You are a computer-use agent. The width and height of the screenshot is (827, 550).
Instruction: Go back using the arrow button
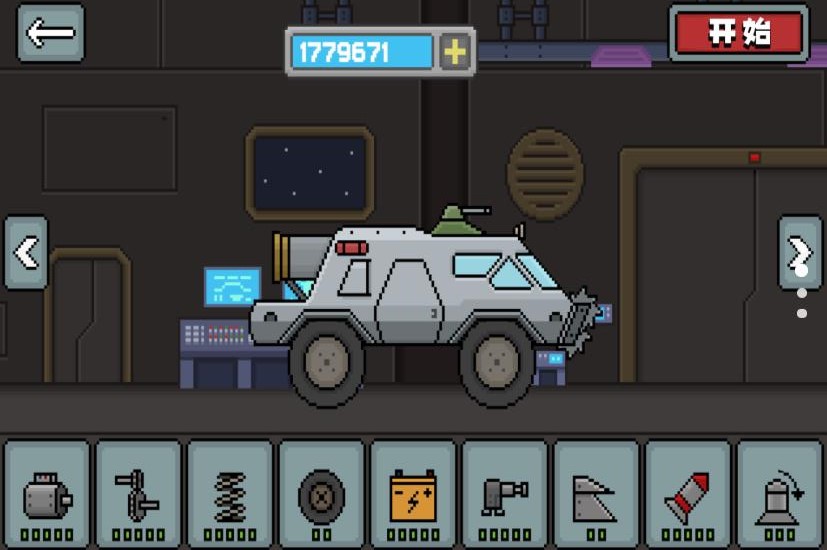50,32
